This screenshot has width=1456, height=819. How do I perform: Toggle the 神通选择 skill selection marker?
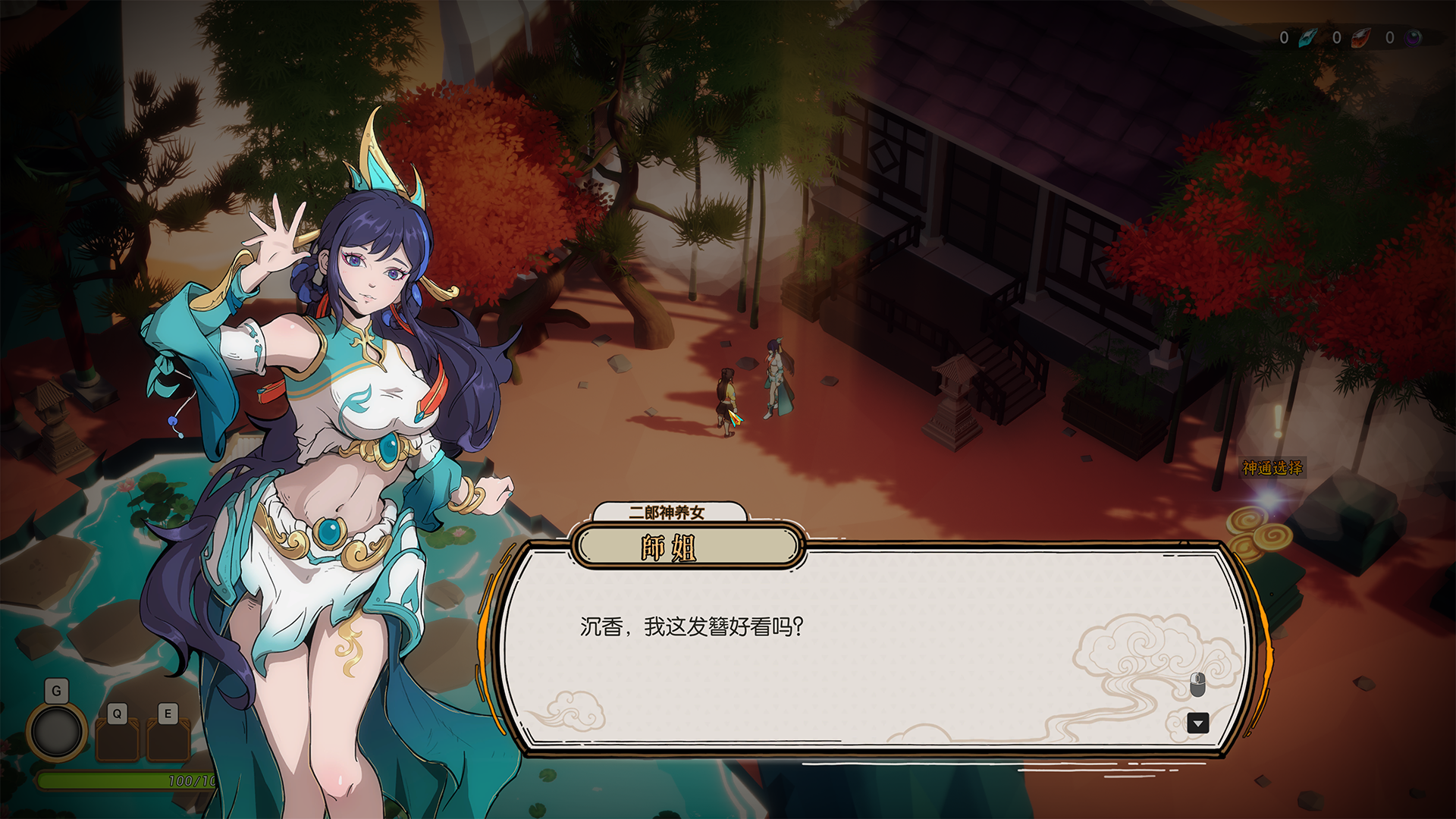(x=1272, y=468)
